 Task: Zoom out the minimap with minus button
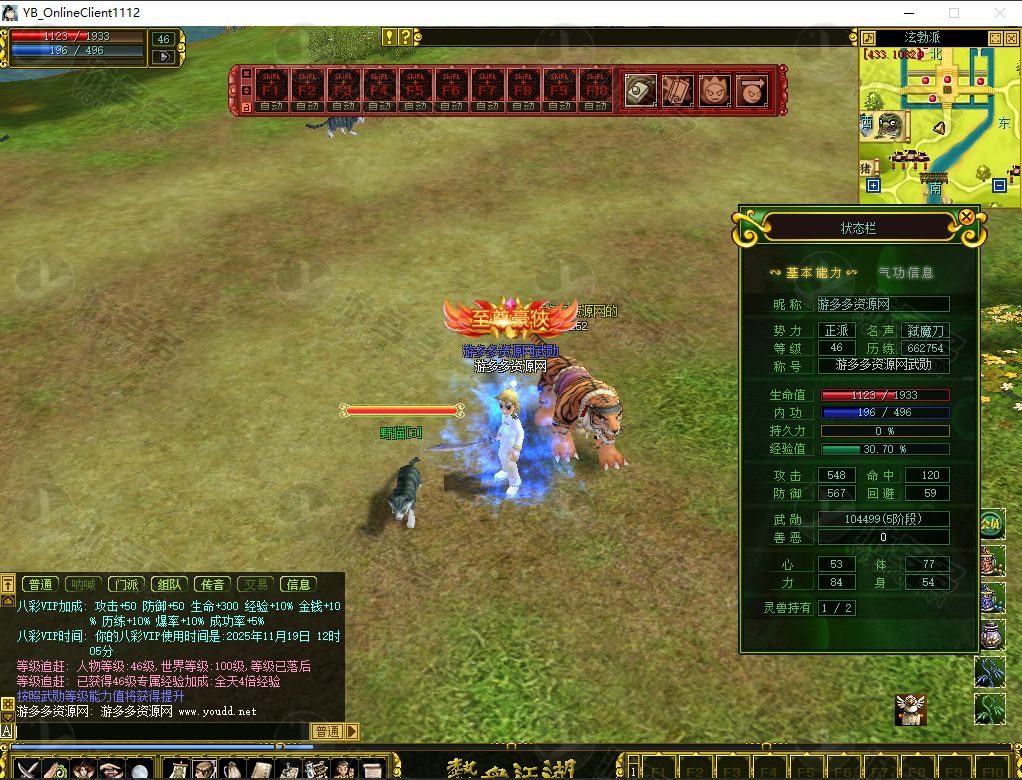click(999, 186)
